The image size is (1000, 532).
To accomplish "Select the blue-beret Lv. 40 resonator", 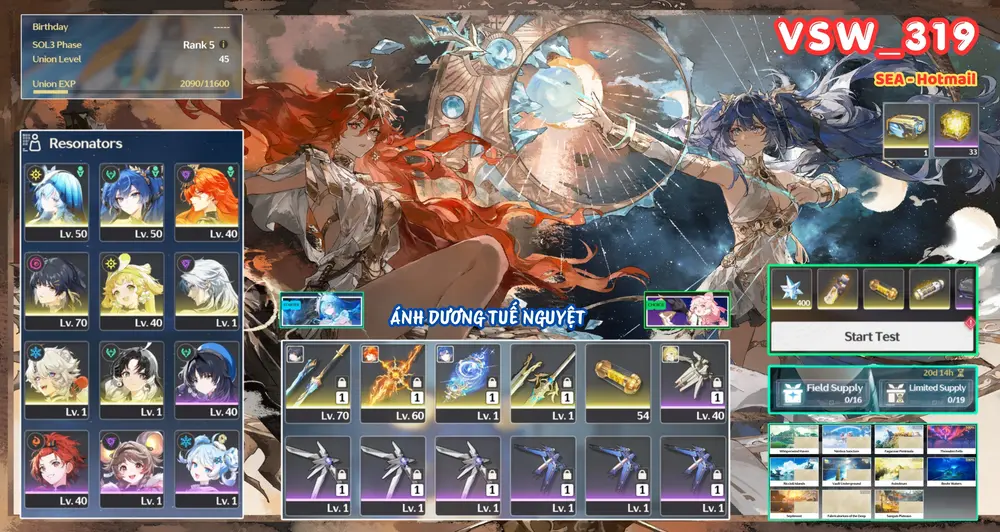I will (207, 380).
